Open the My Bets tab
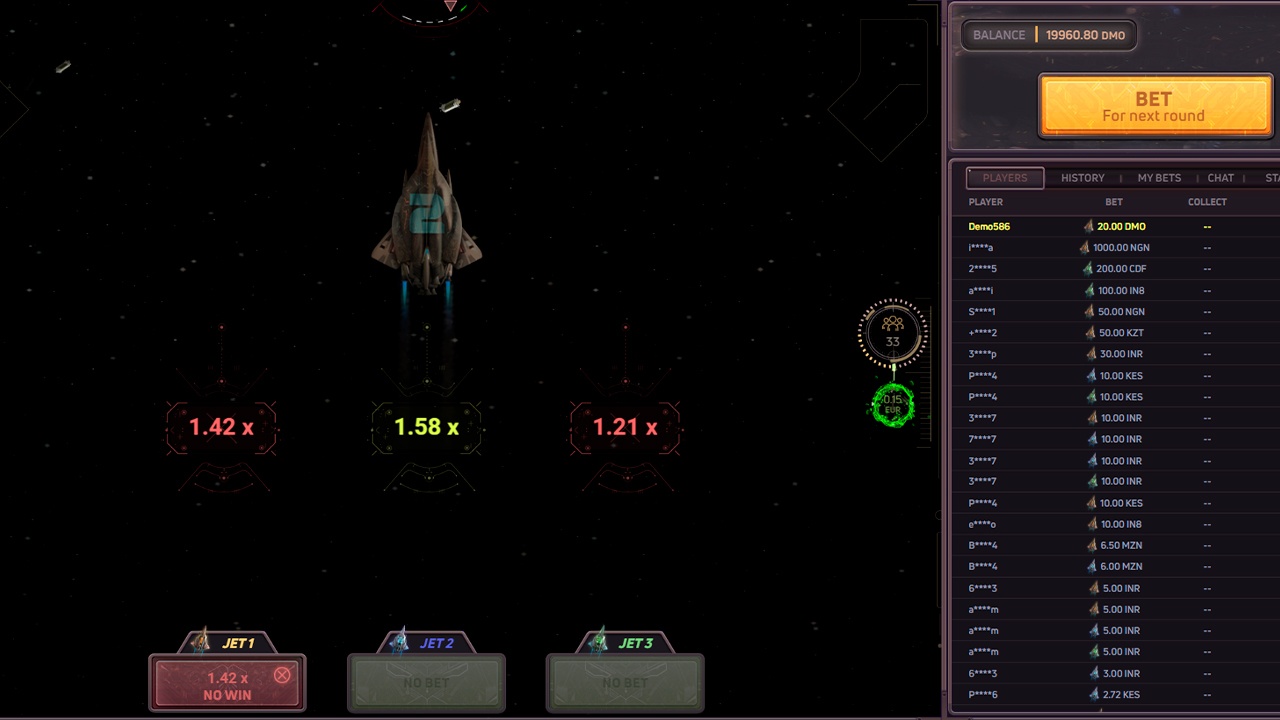 (x=1159, y=178)
